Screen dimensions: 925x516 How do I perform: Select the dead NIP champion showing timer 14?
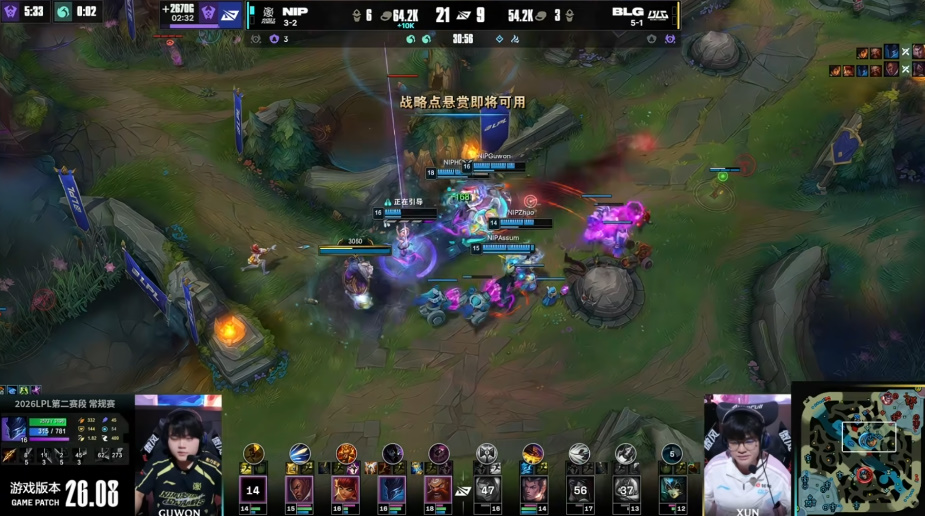[253, 489]
